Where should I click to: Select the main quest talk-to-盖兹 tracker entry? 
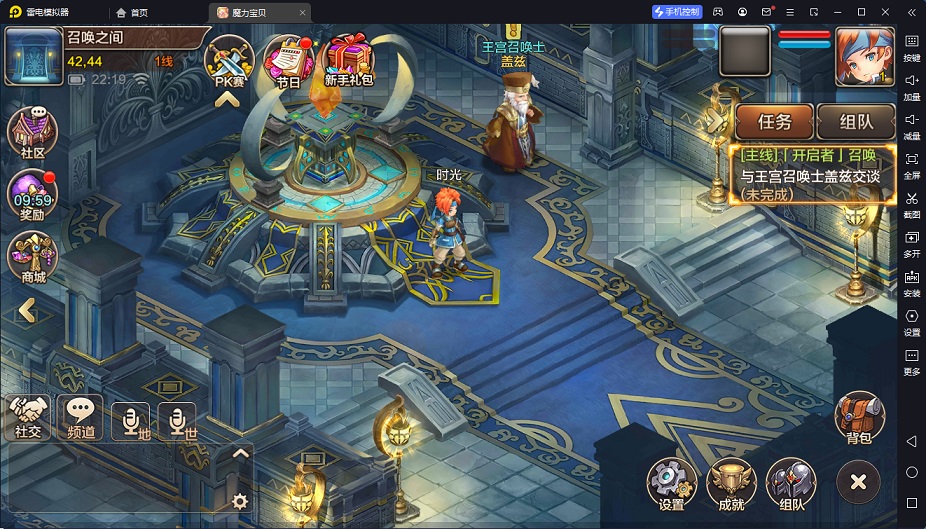809,174
